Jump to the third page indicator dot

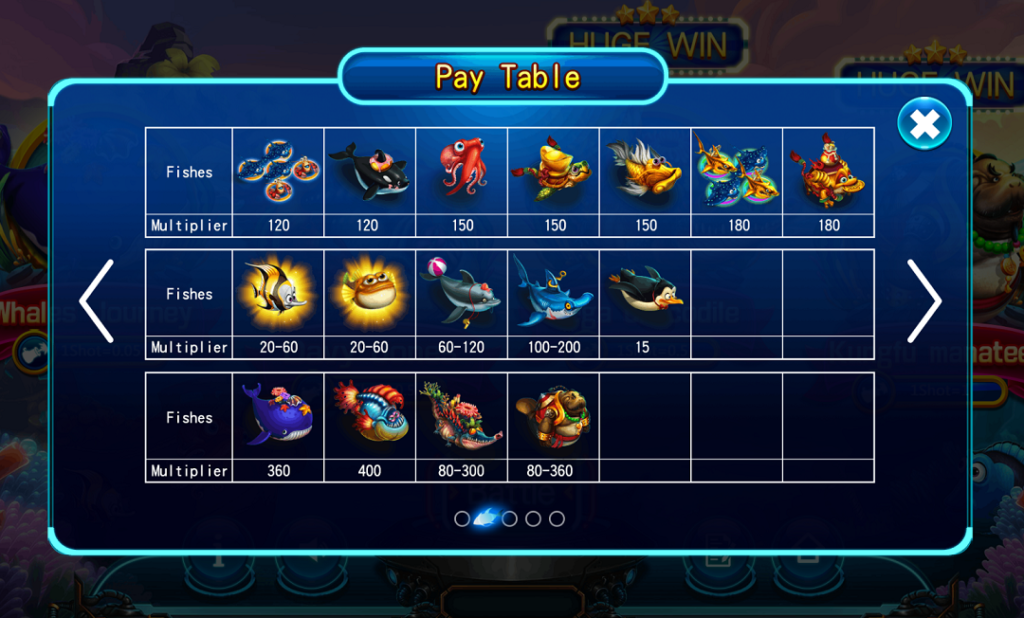coord(509,519)
